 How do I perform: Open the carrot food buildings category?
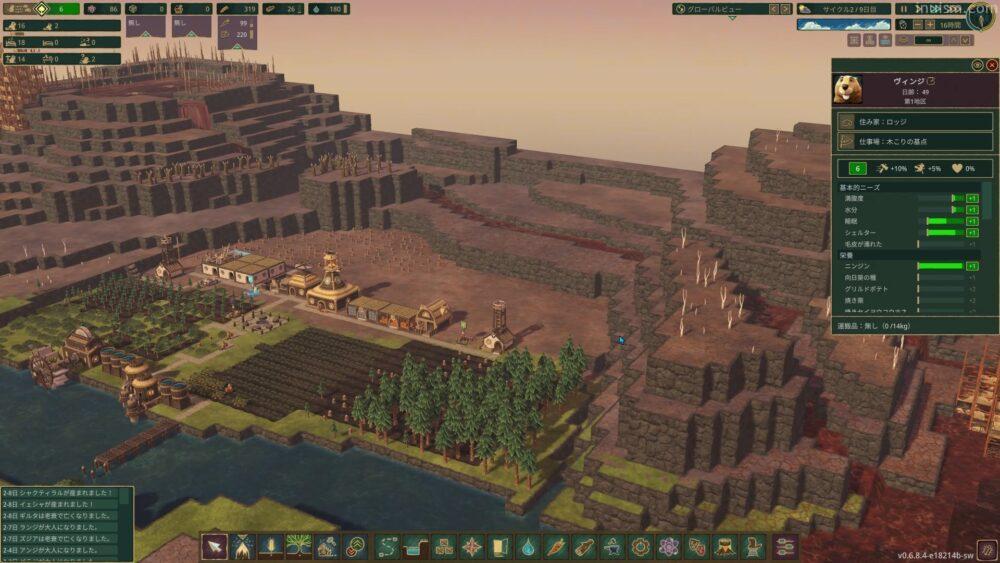point(556,546)
